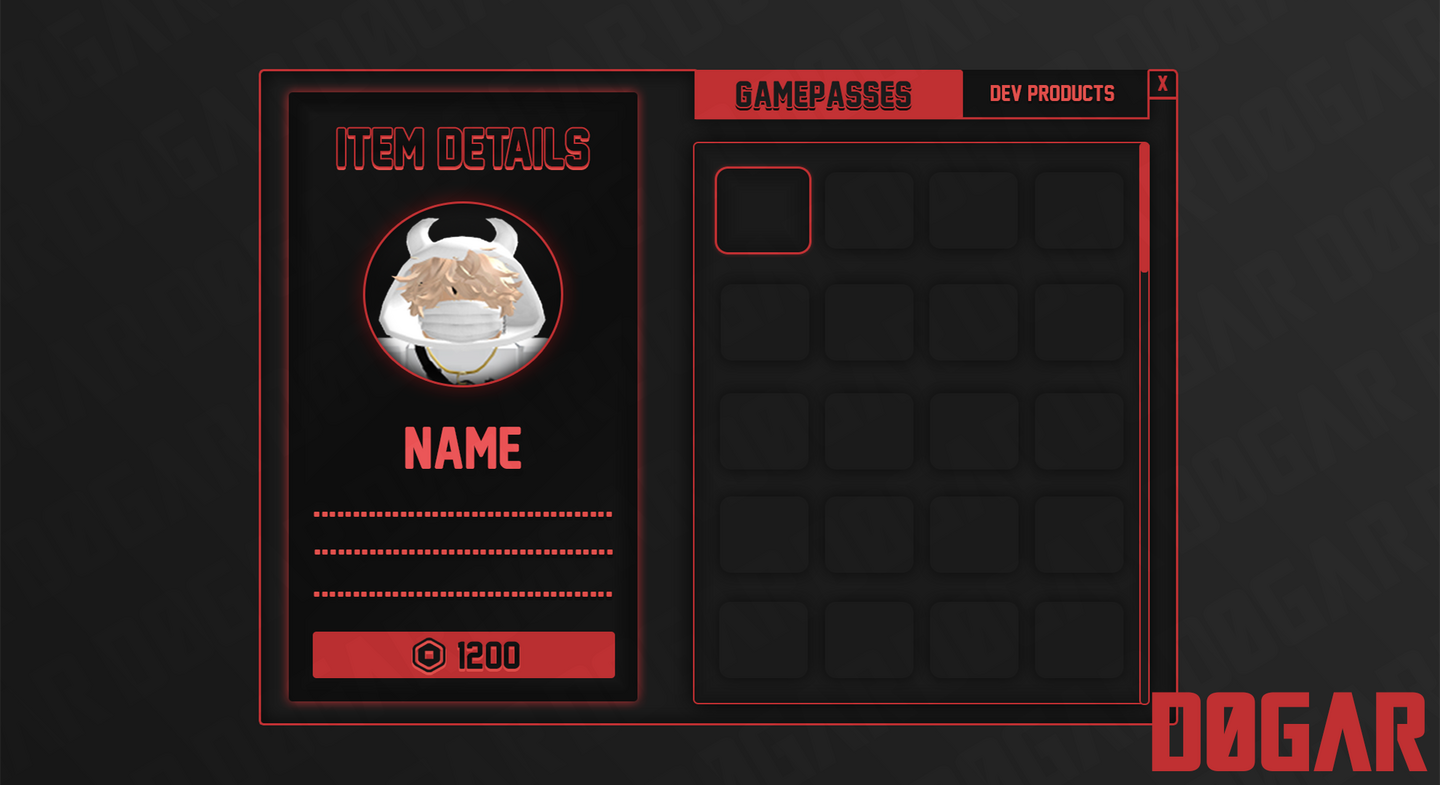Screen dimensions: 1440x785
Task: Close the shop window
Action: pyautogui.click(x=1162, y=85)
